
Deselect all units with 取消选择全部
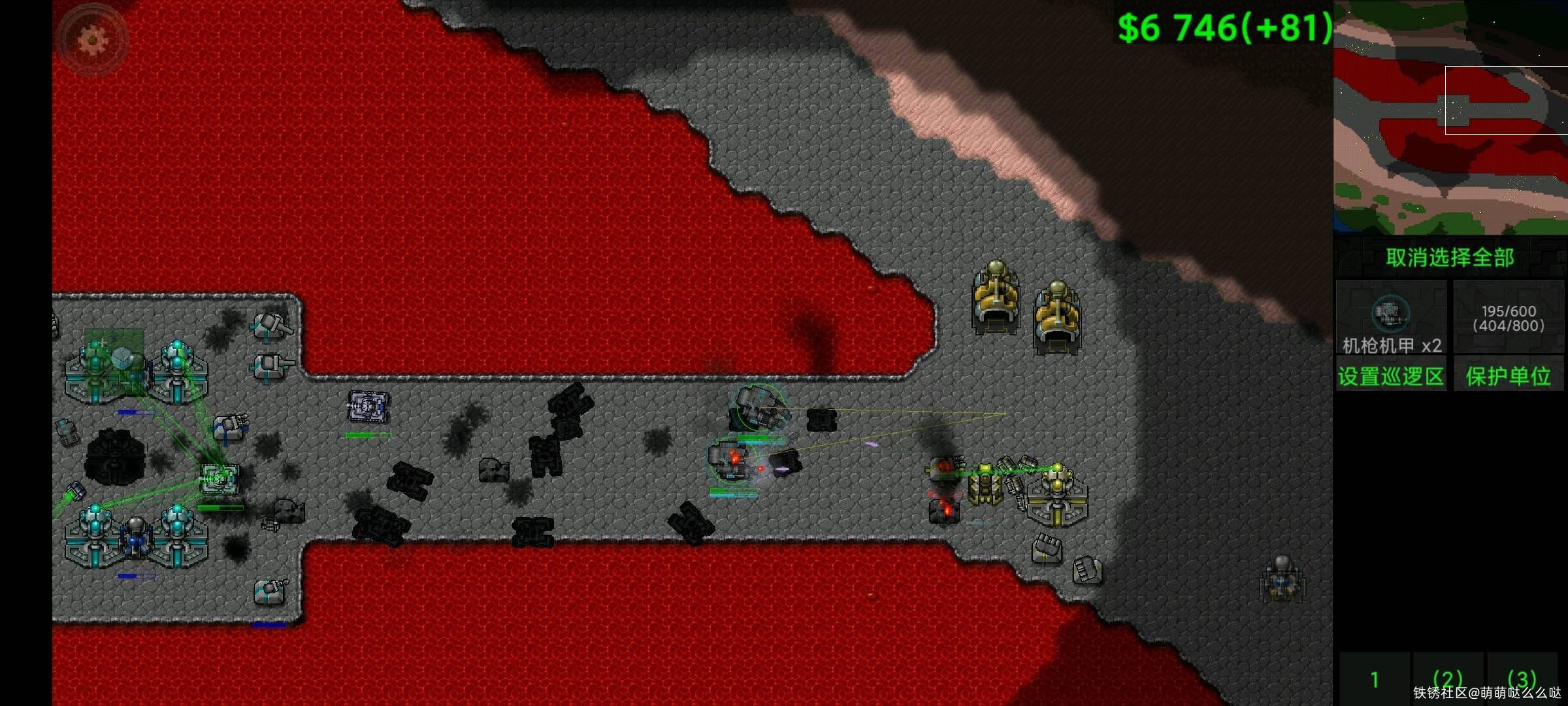click(1450, 258)
